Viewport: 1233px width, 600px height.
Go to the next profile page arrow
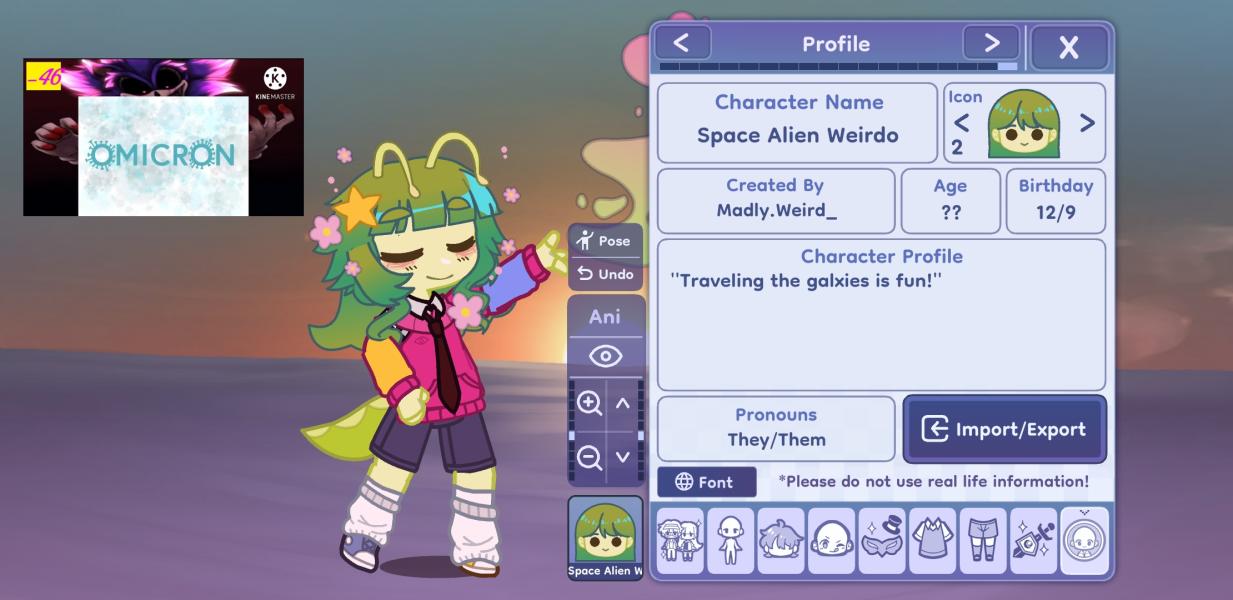click(x=991, y=43)
